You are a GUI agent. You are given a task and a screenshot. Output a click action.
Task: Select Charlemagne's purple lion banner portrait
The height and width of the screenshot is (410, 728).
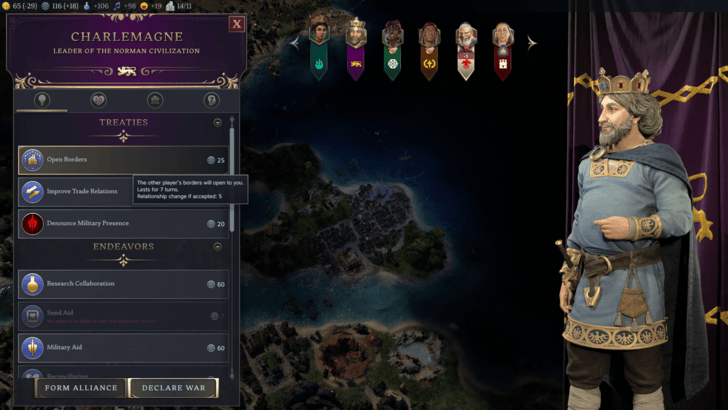[355, 45]
